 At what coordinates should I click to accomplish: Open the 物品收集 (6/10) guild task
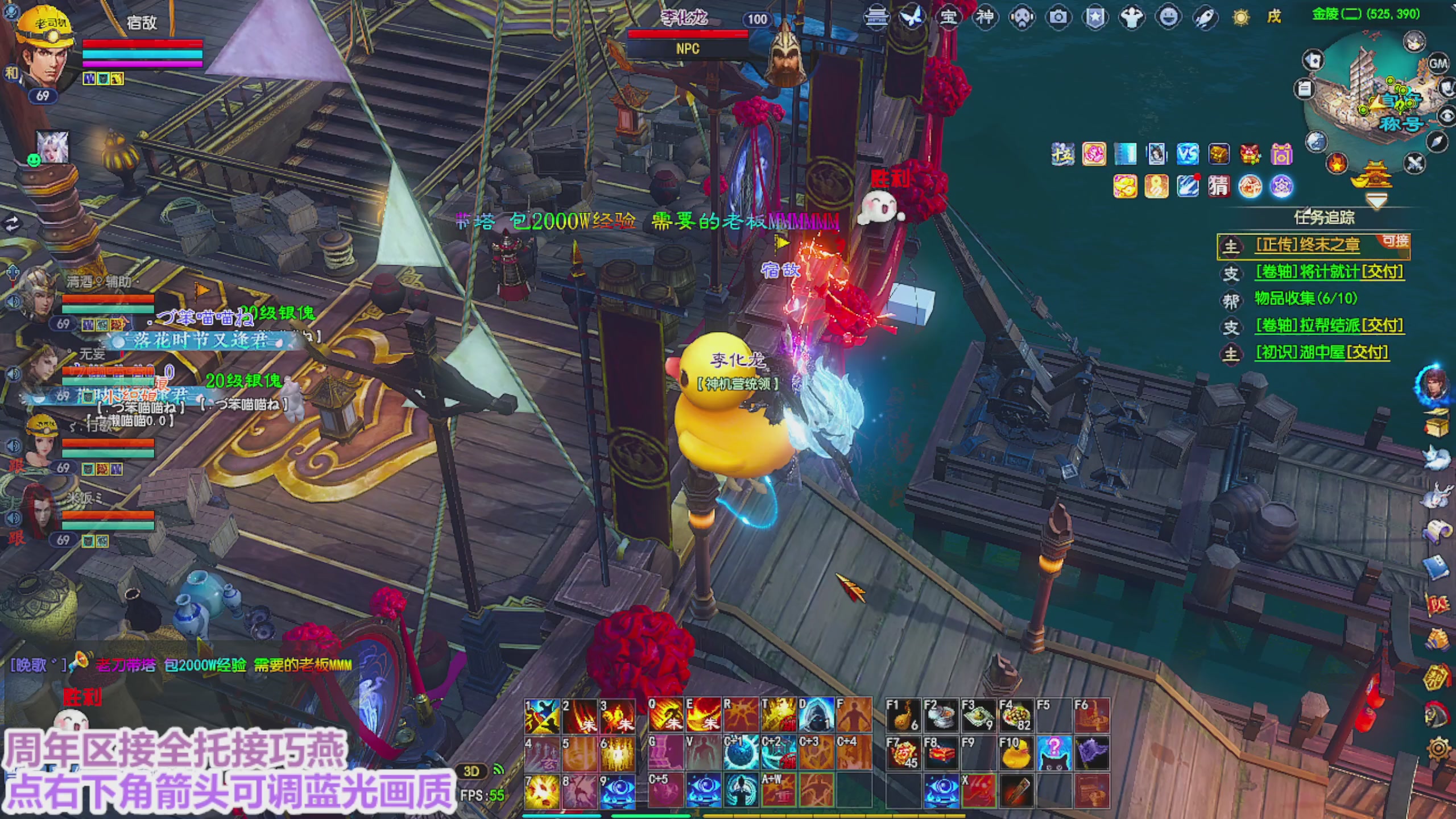click(x=1305, y=299)
